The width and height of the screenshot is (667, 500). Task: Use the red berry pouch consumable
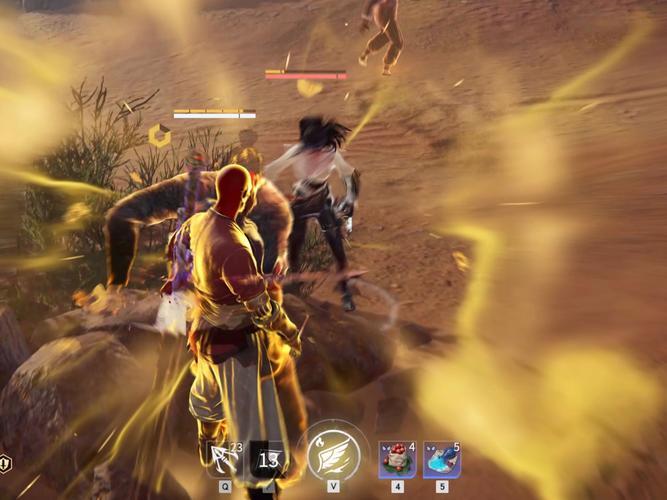(397, 460)
